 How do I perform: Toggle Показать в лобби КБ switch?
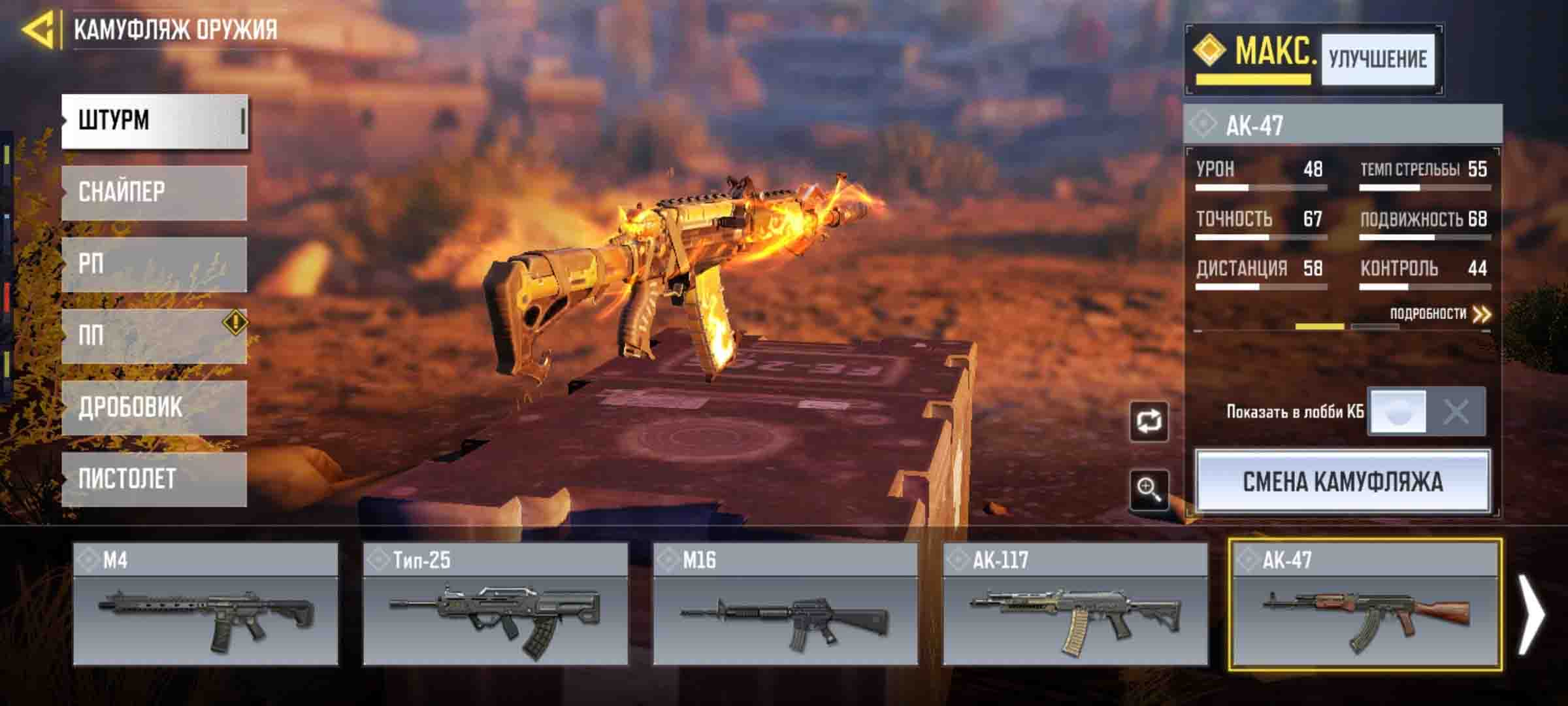[x=1426, y=412]
